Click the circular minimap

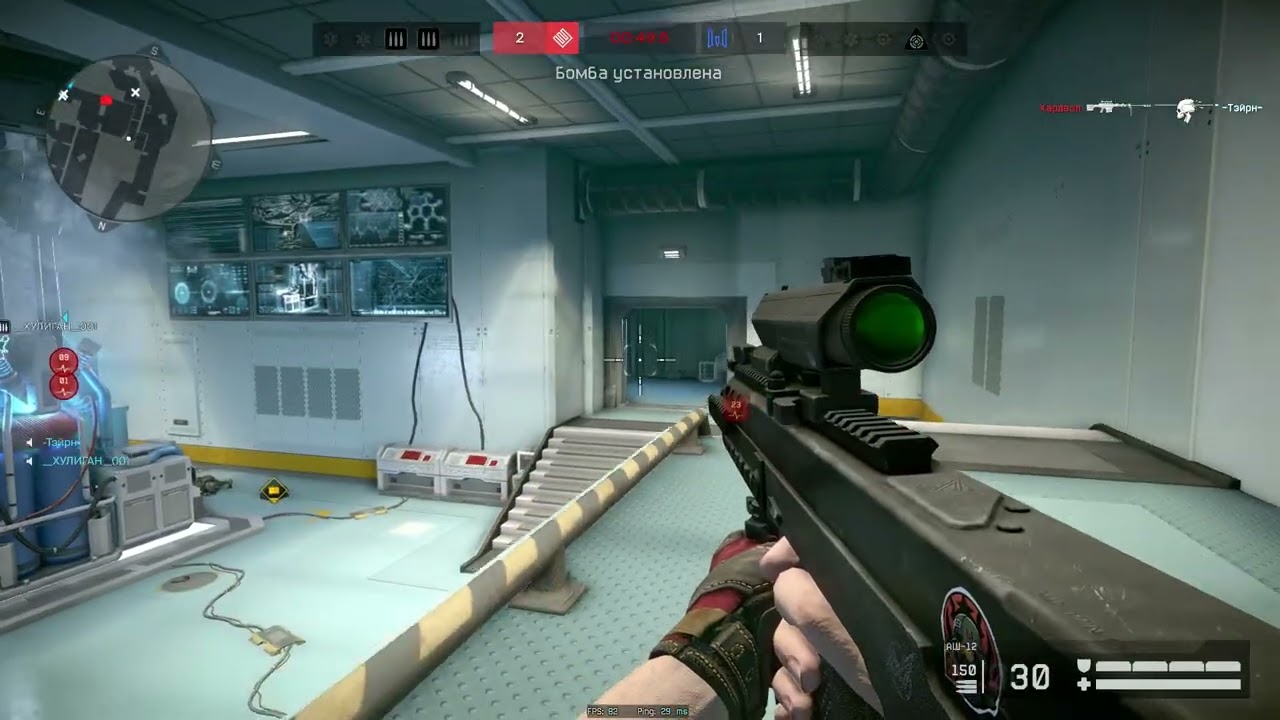[128, 137]
